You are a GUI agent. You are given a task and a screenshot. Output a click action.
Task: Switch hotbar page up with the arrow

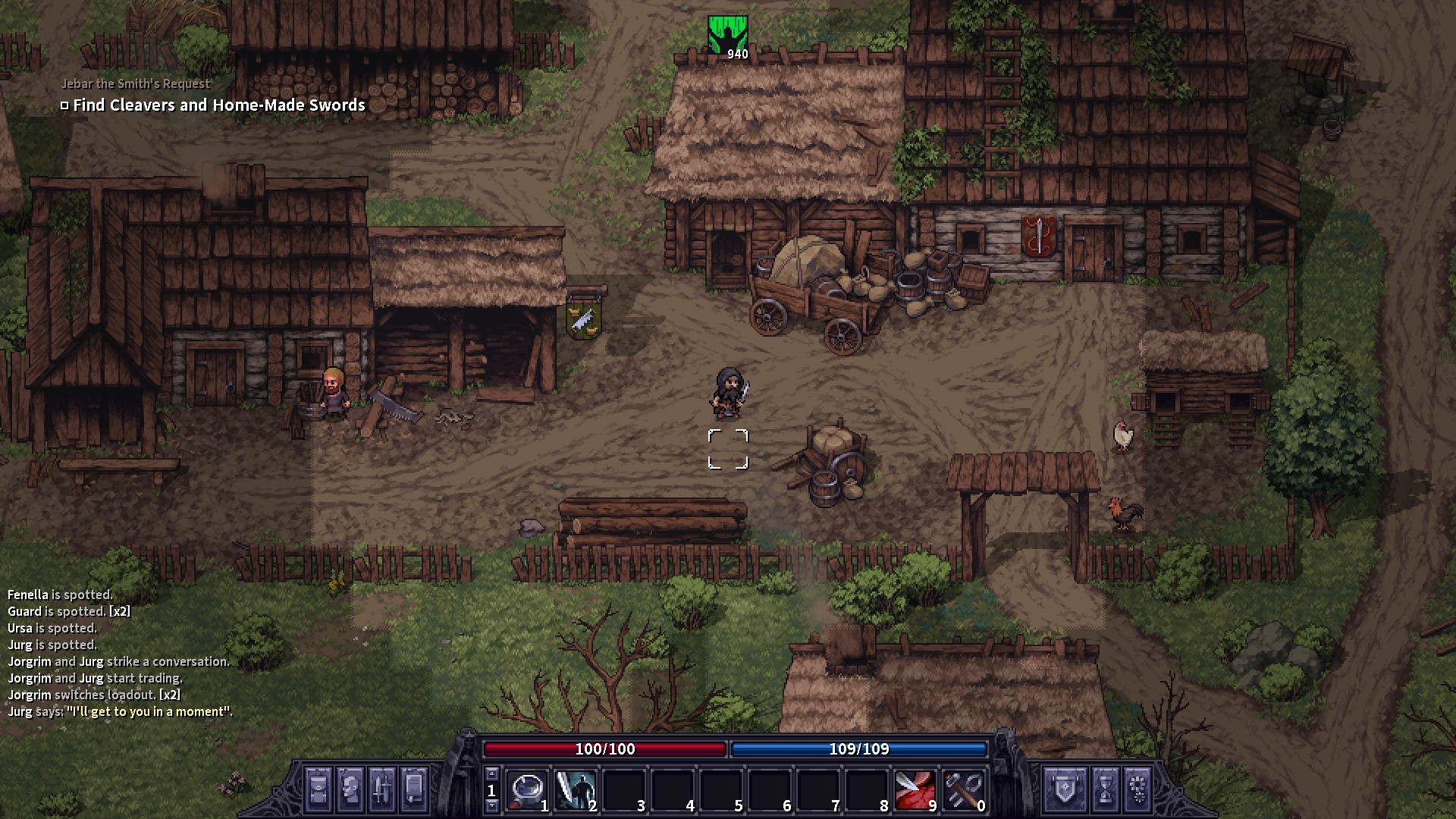click(x=491, y=774)
